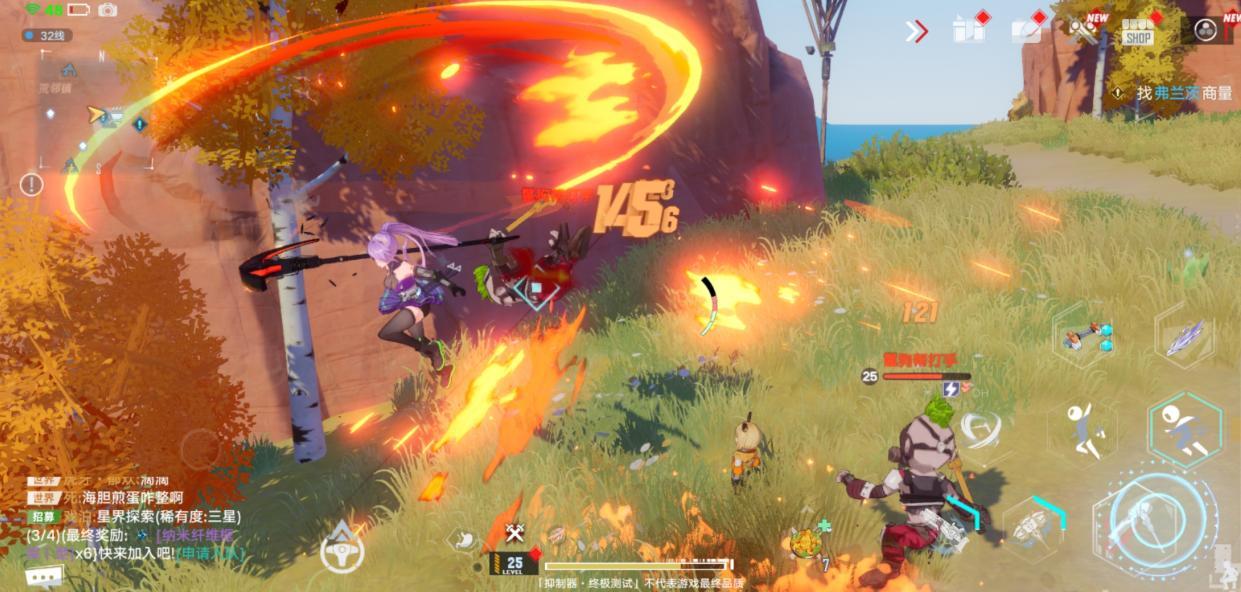Screen dimensions: 1241x592
Task: Click the exclamation alert icon
Action: pos(32,184)
